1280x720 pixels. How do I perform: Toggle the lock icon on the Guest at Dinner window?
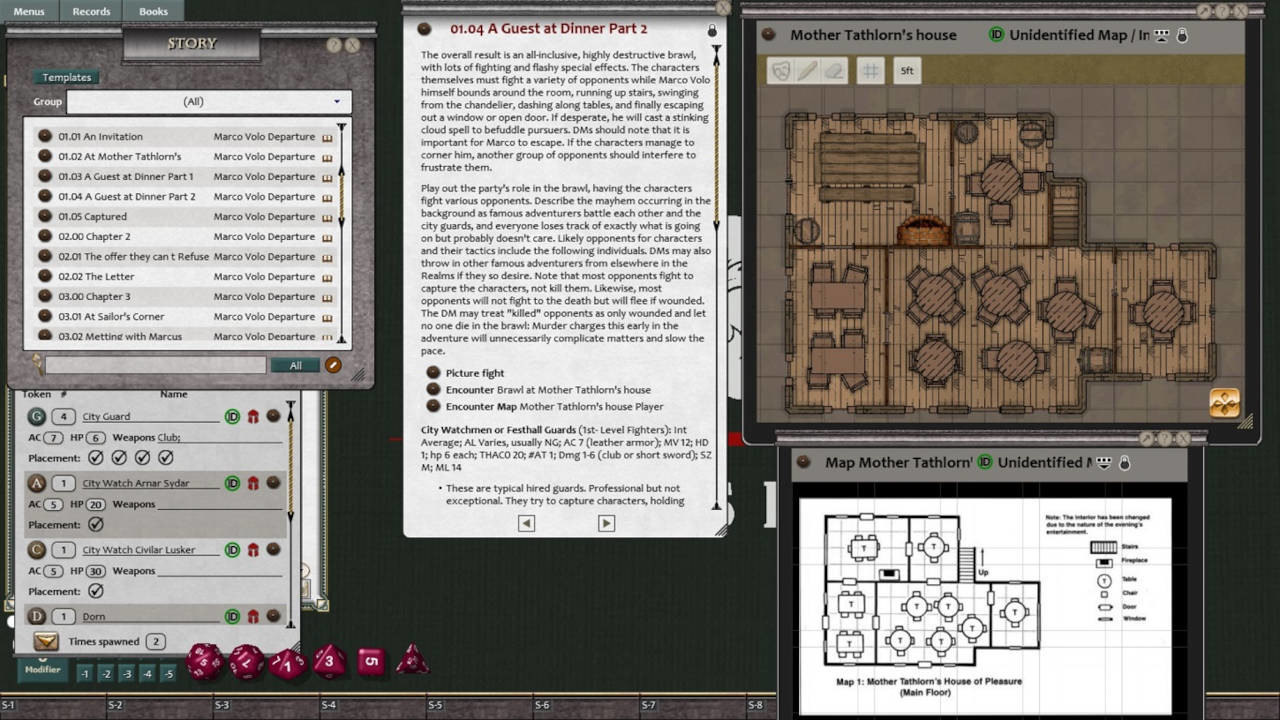pyautogui.click(x=712, y=31)
